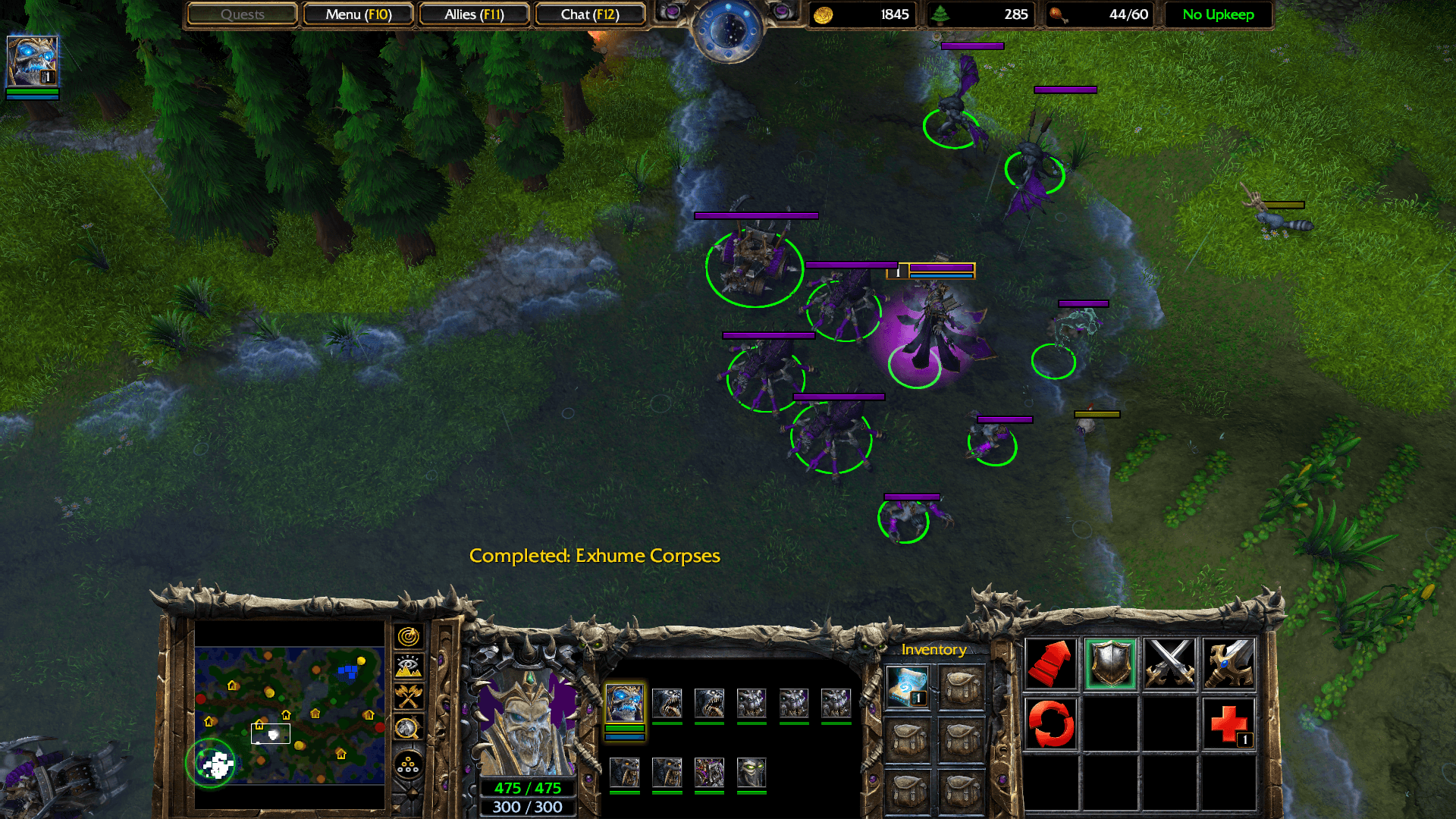This screenshot has width=1456, height=819.
Task: Issue the red boot Move command
Action: coord(1051,664)
